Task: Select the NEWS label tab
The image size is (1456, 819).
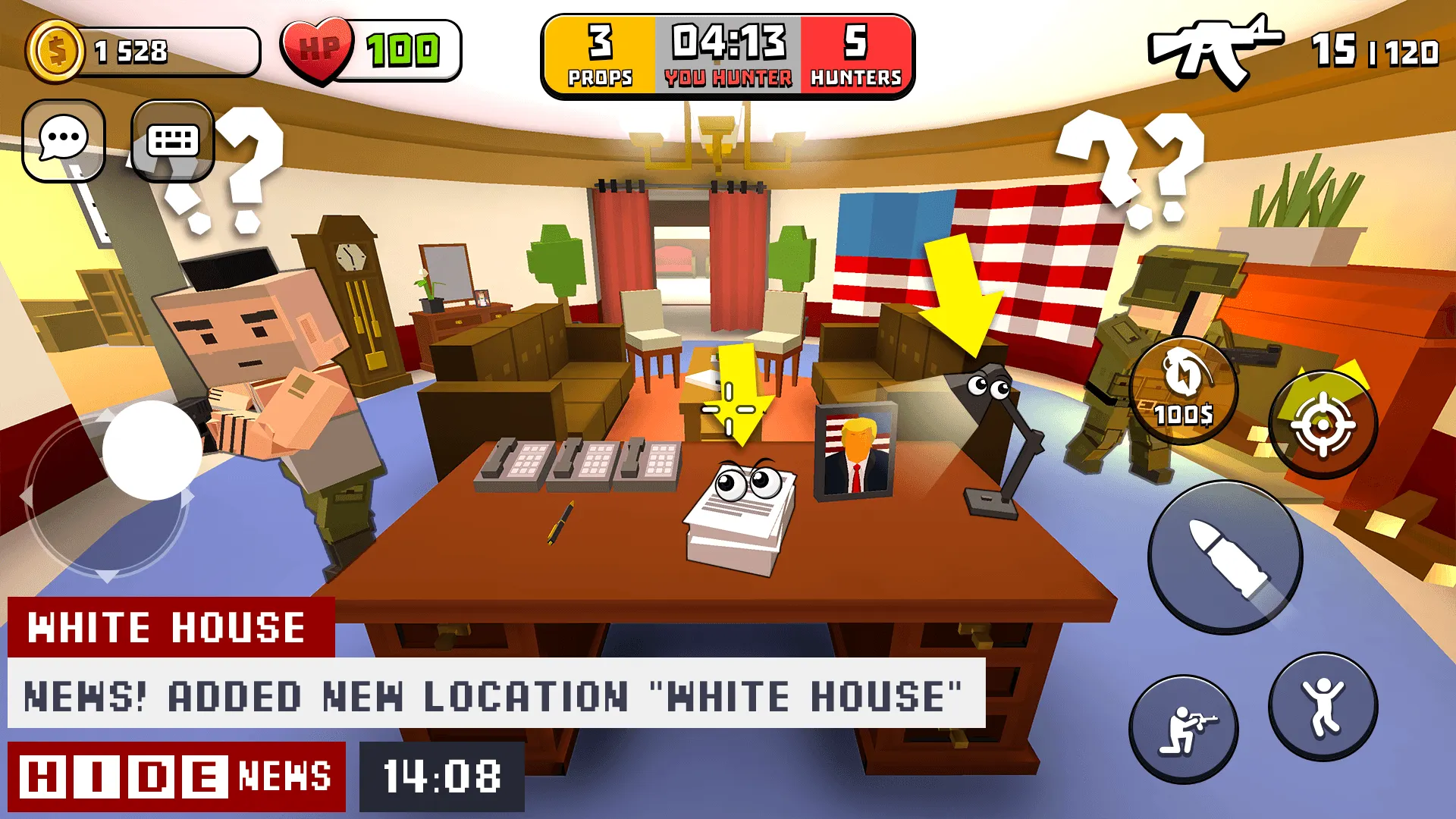Action: tap(283, 775)
